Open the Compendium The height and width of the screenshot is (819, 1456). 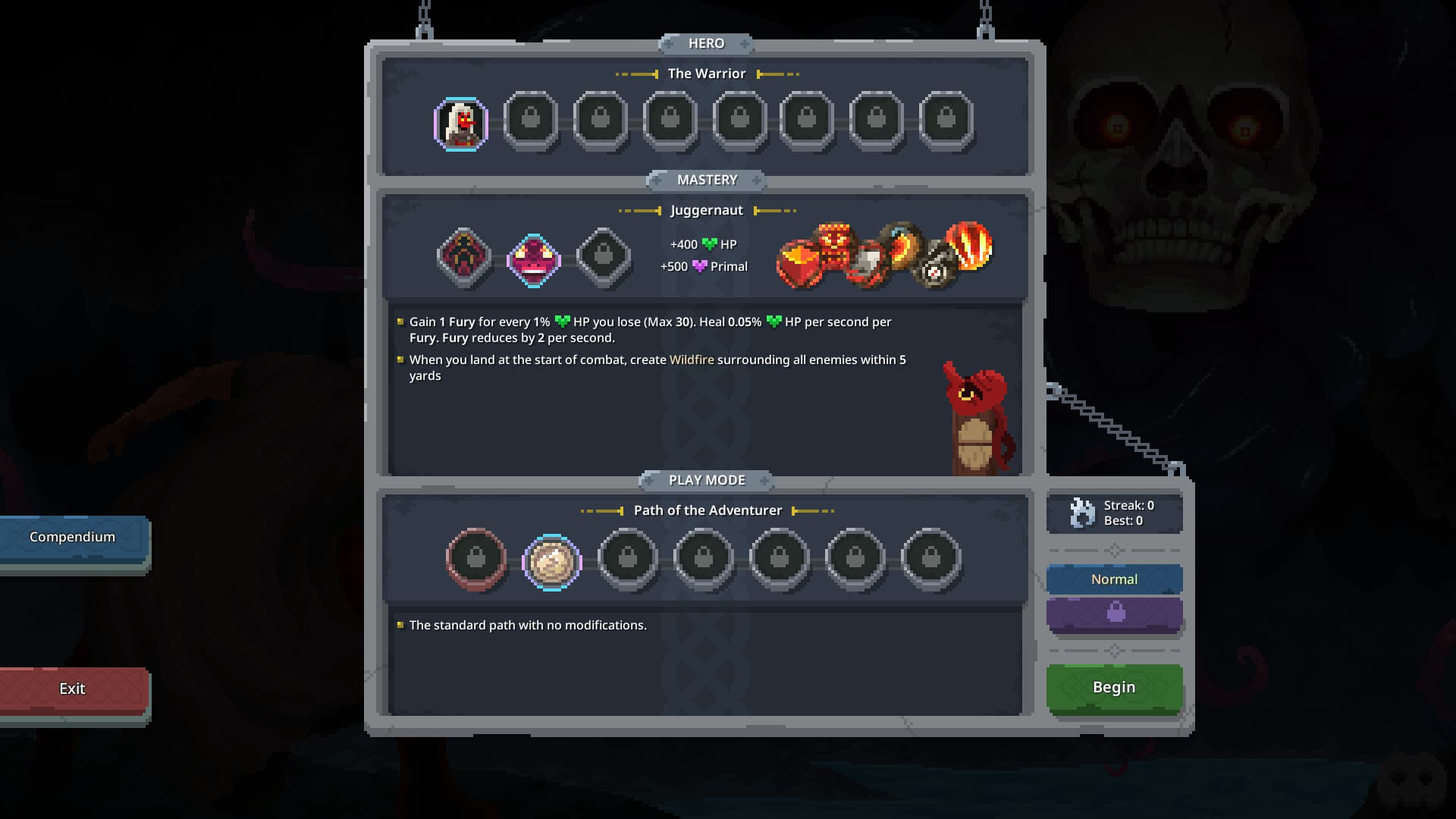tap(72, 537)
